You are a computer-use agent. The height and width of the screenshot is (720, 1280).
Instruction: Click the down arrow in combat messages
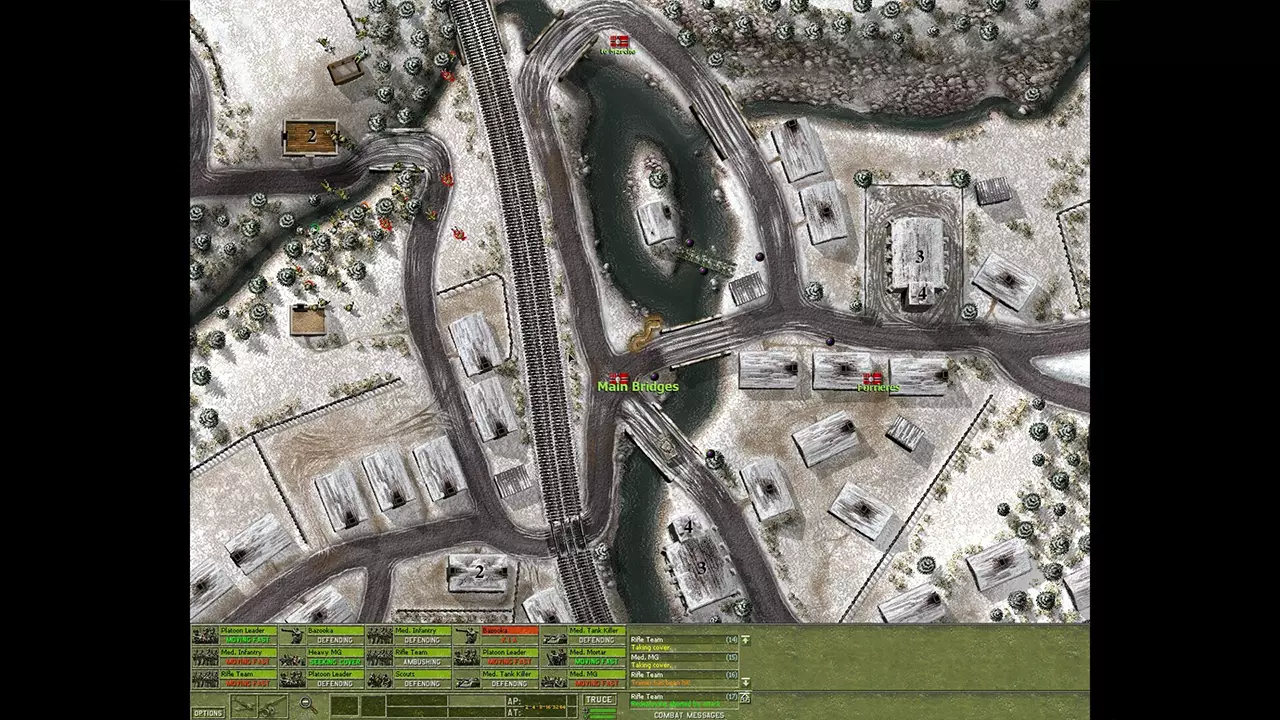745,682
